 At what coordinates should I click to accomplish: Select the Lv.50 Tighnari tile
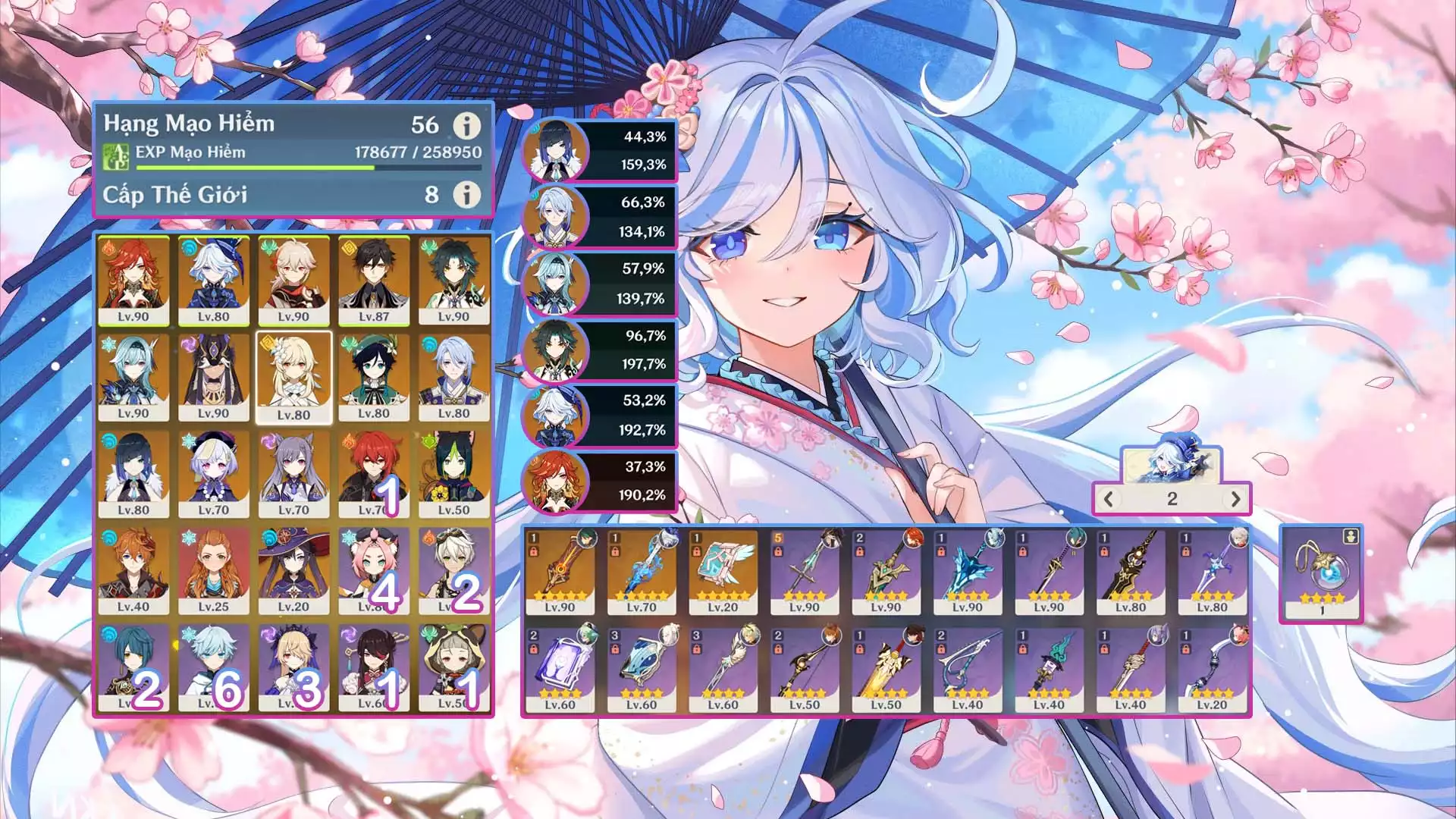click(453, 474)
